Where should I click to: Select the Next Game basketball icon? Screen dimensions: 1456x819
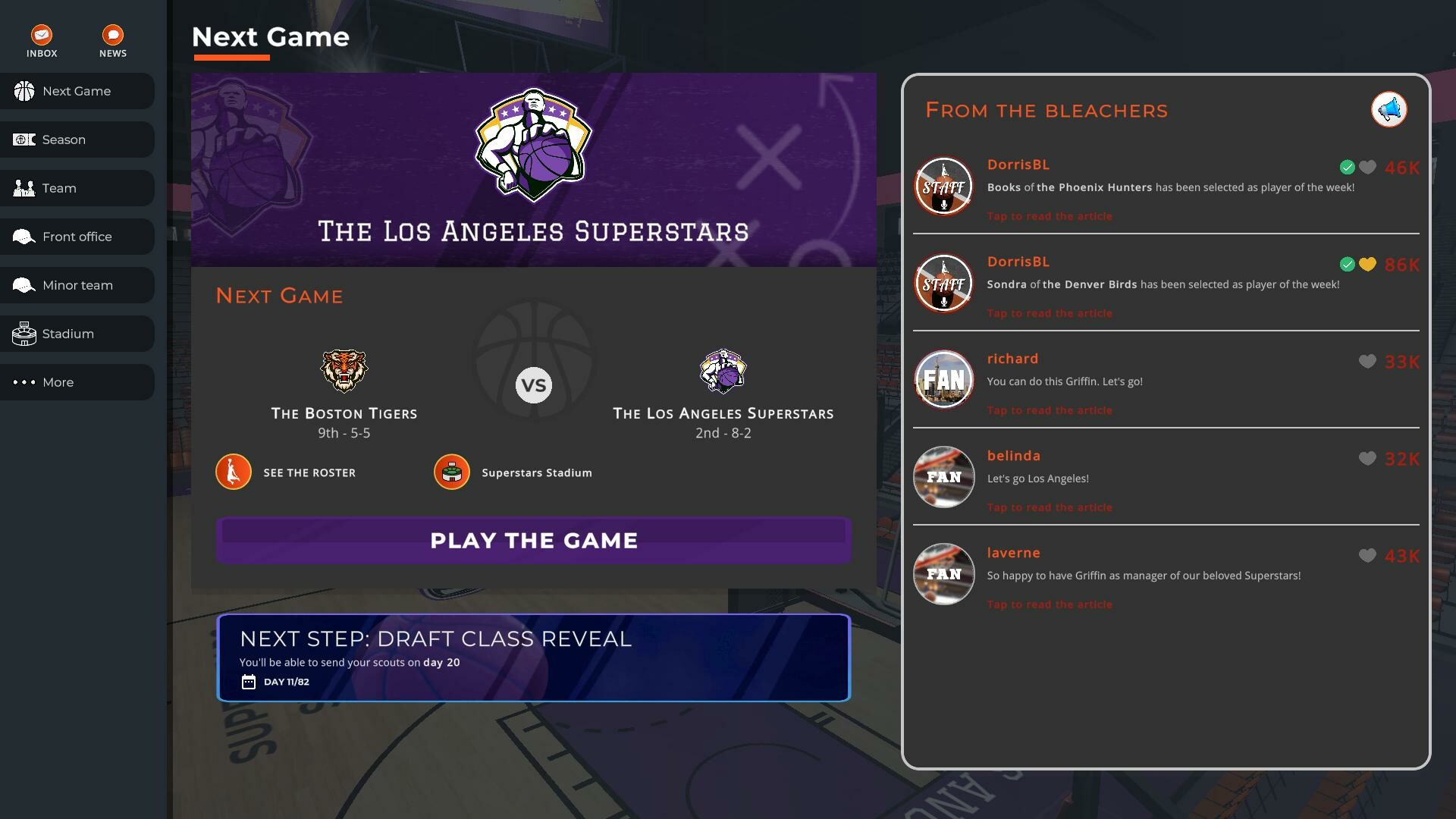point(24,91)
